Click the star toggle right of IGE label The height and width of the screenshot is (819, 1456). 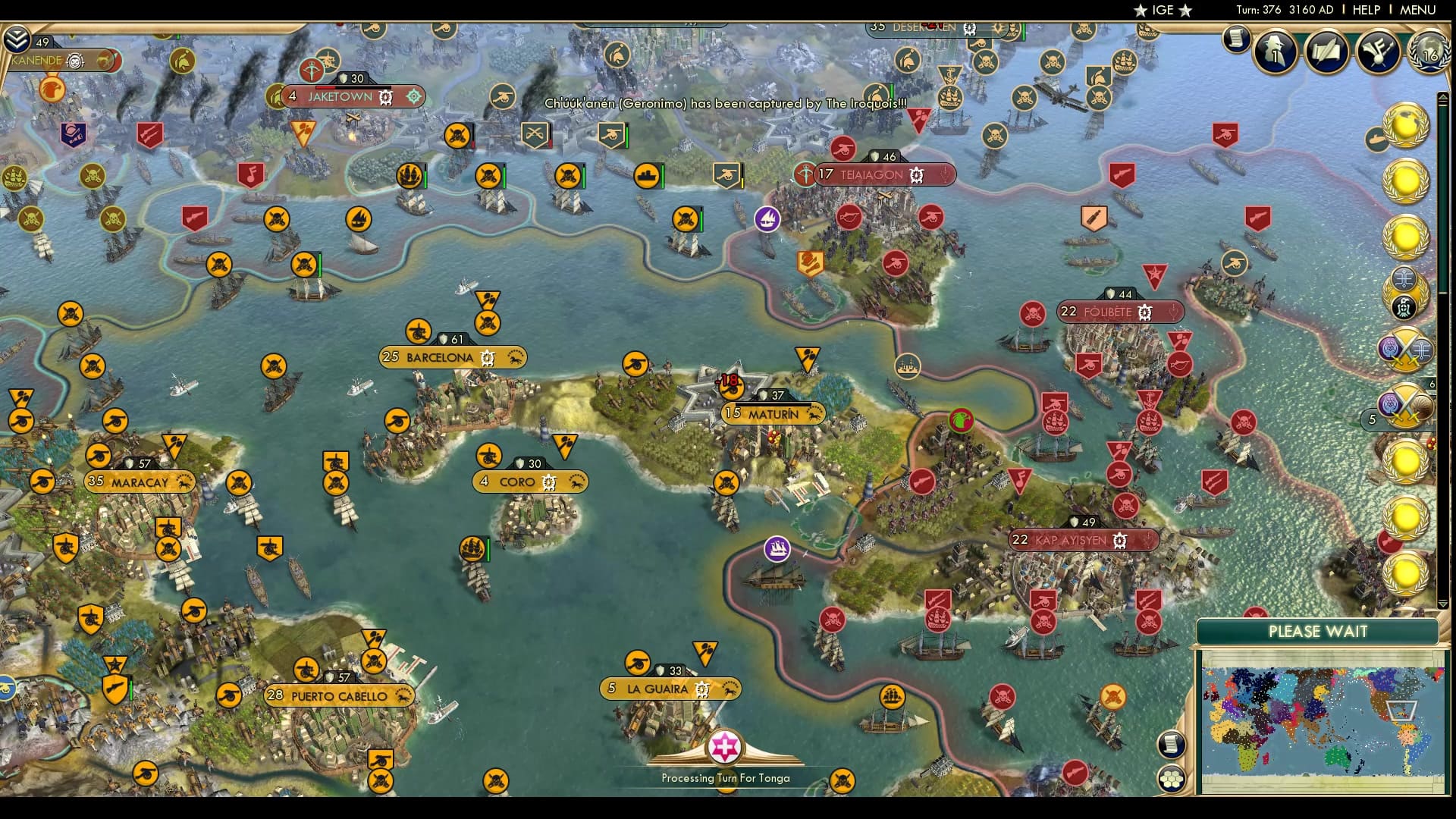tap(1184, 11)
